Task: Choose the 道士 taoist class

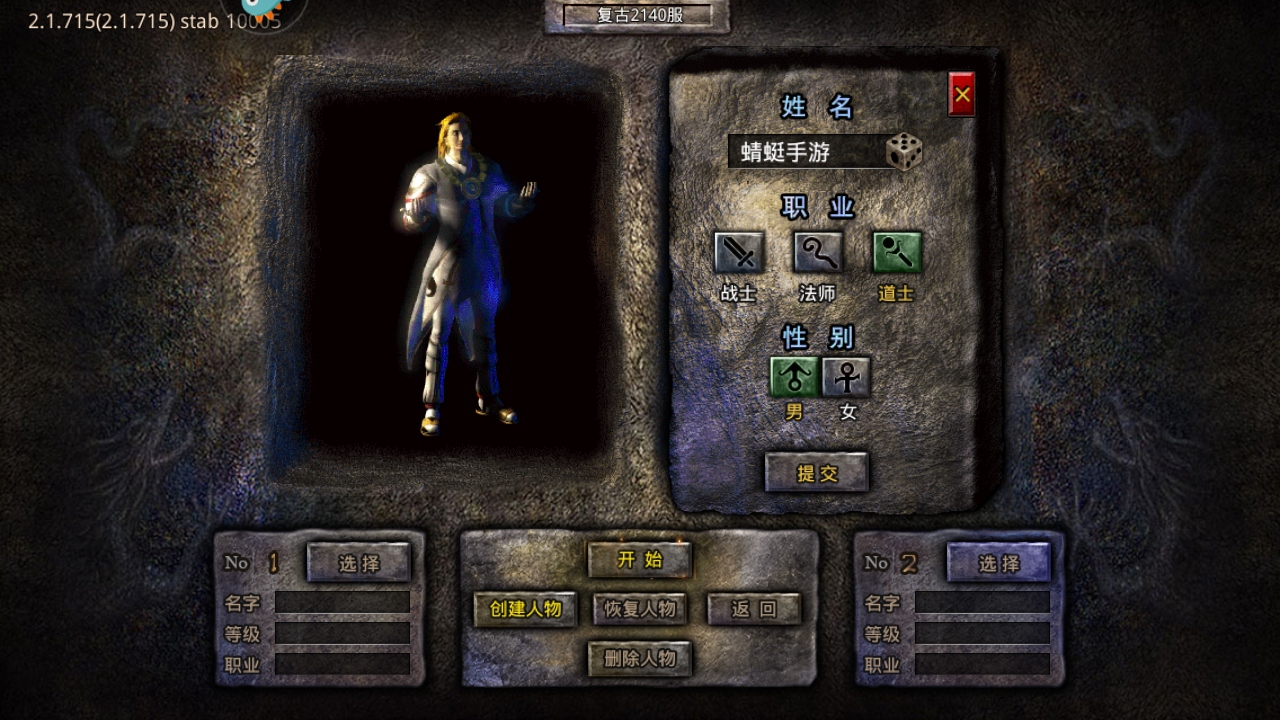Action: [x=897, y=253]
